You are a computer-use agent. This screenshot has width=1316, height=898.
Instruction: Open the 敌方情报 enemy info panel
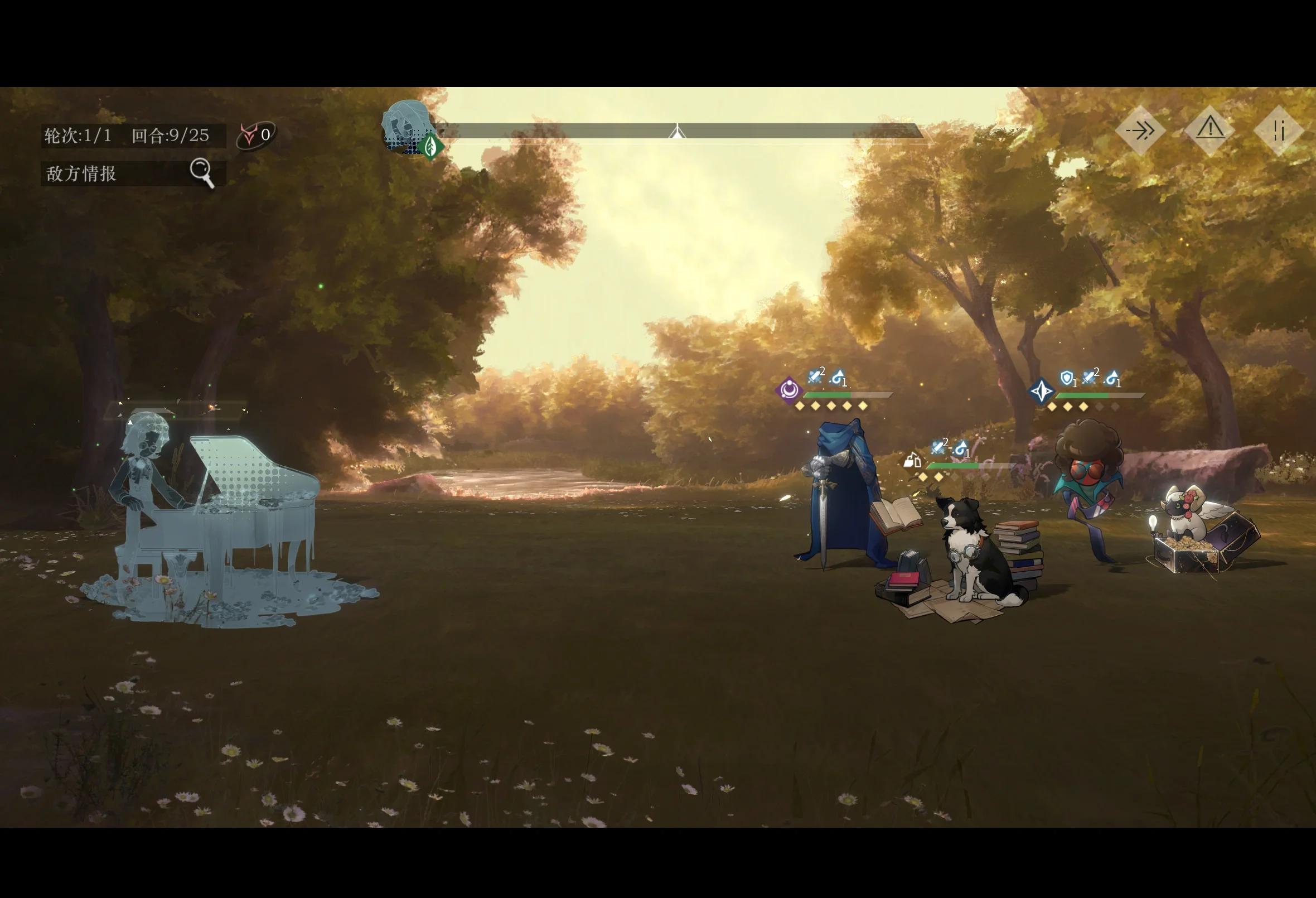133,173
